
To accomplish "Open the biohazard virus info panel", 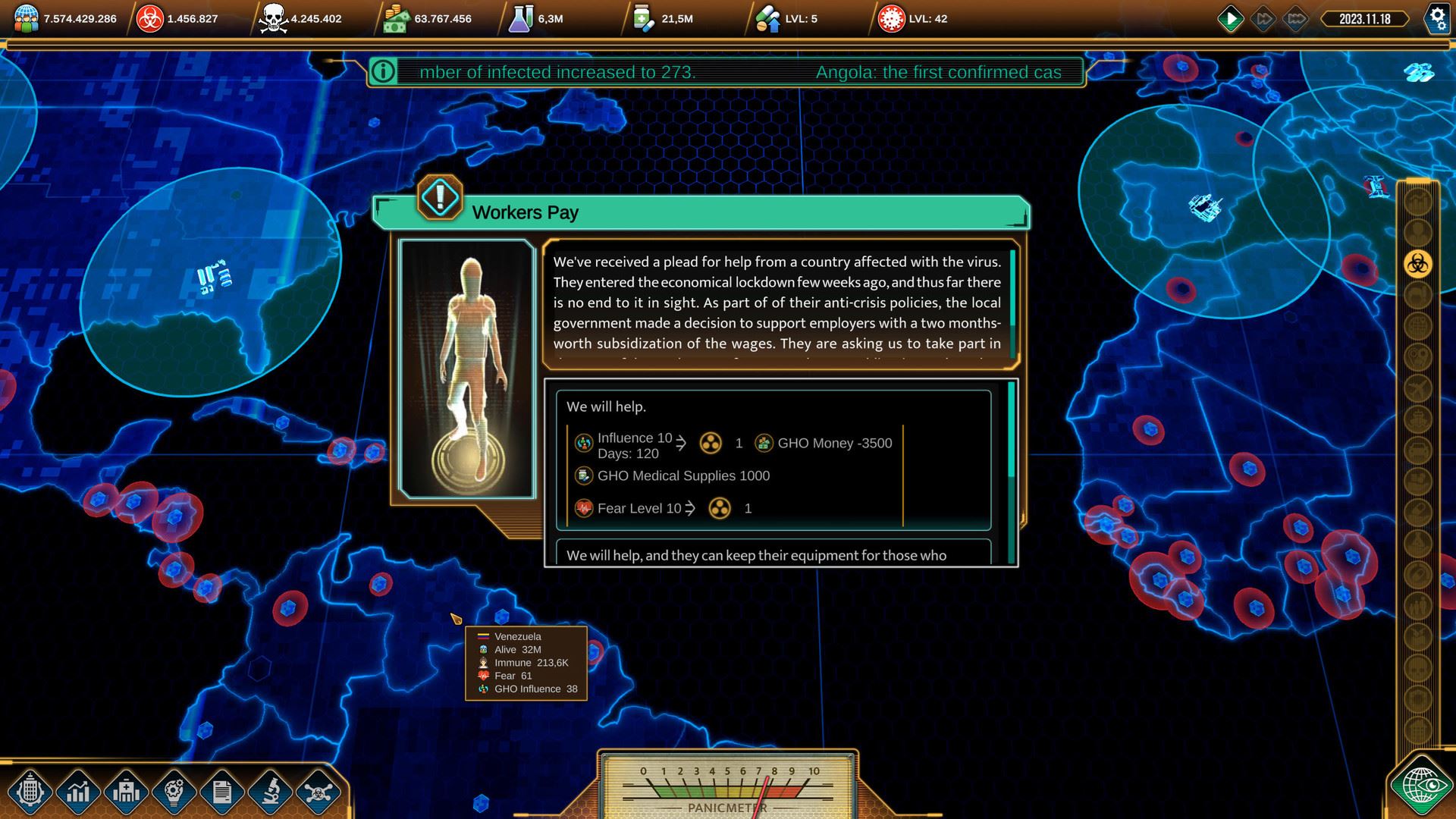I will (x=318, y=792).
